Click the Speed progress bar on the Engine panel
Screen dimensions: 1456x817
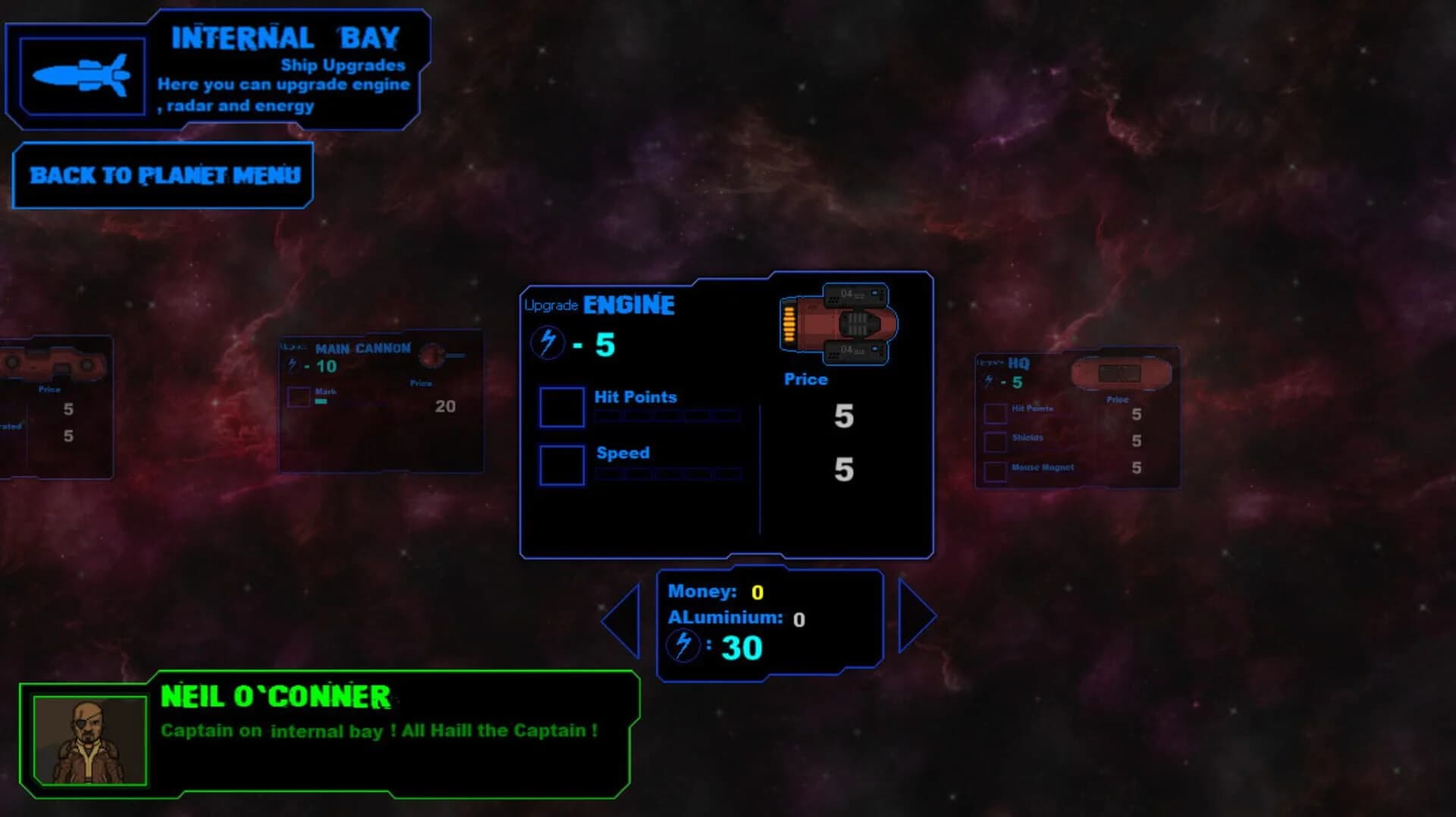(667, 473)
